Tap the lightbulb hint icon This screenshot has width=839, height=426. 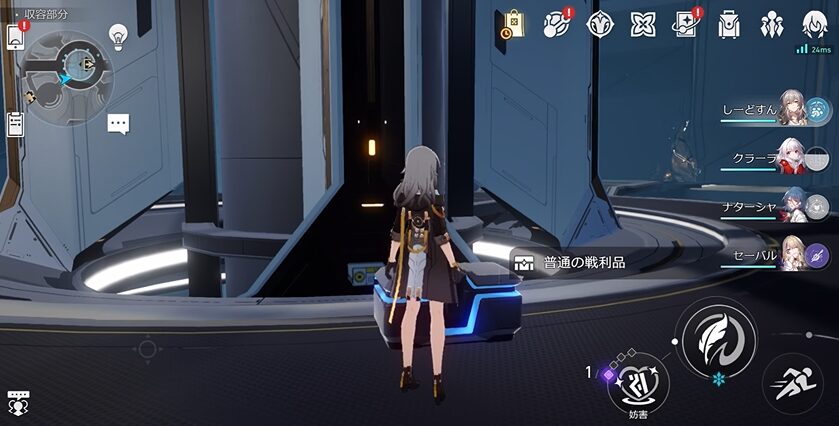[x=118, y=37]
